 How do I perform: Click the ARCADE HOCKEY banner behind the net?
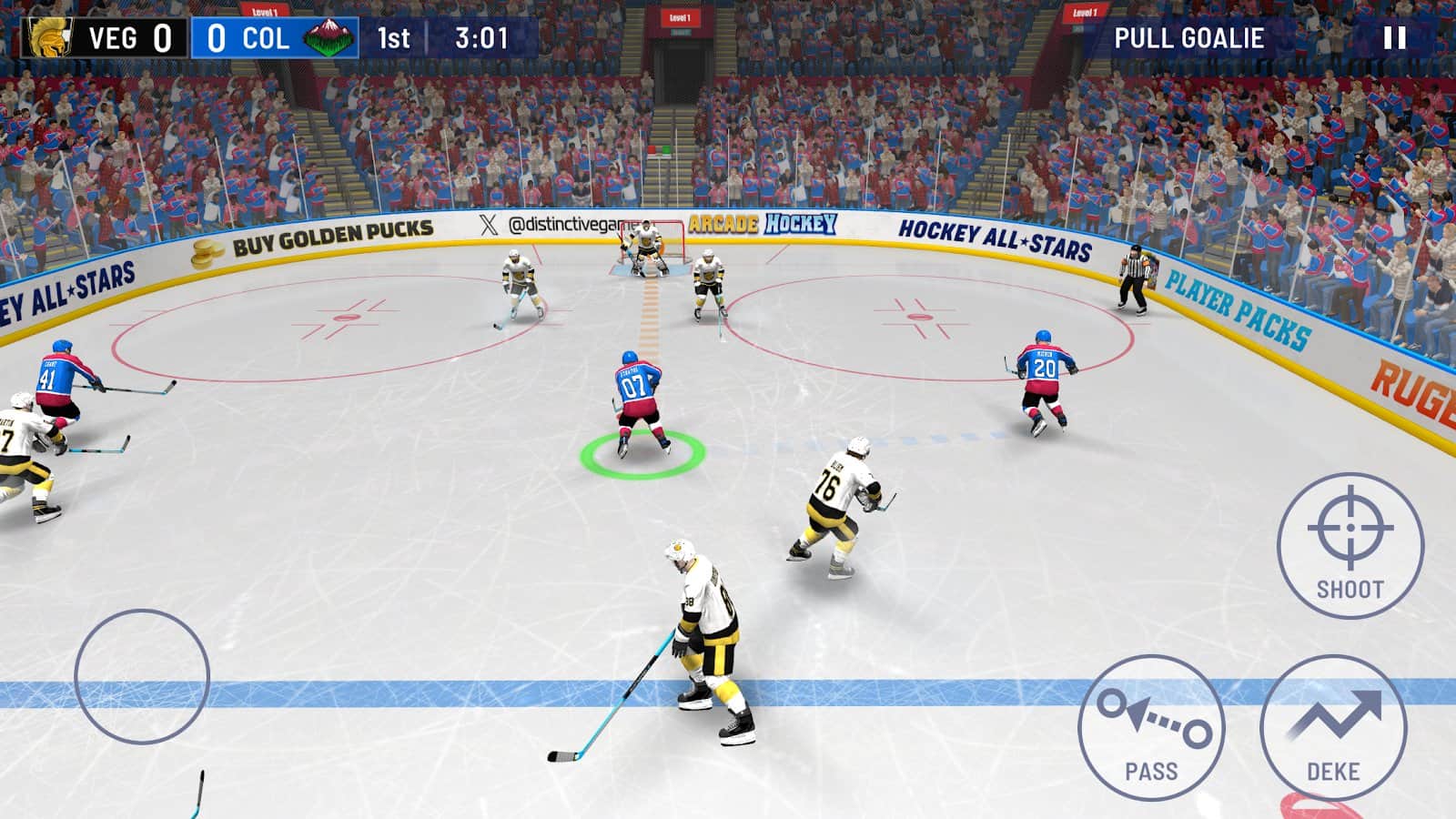coord(764,223)
